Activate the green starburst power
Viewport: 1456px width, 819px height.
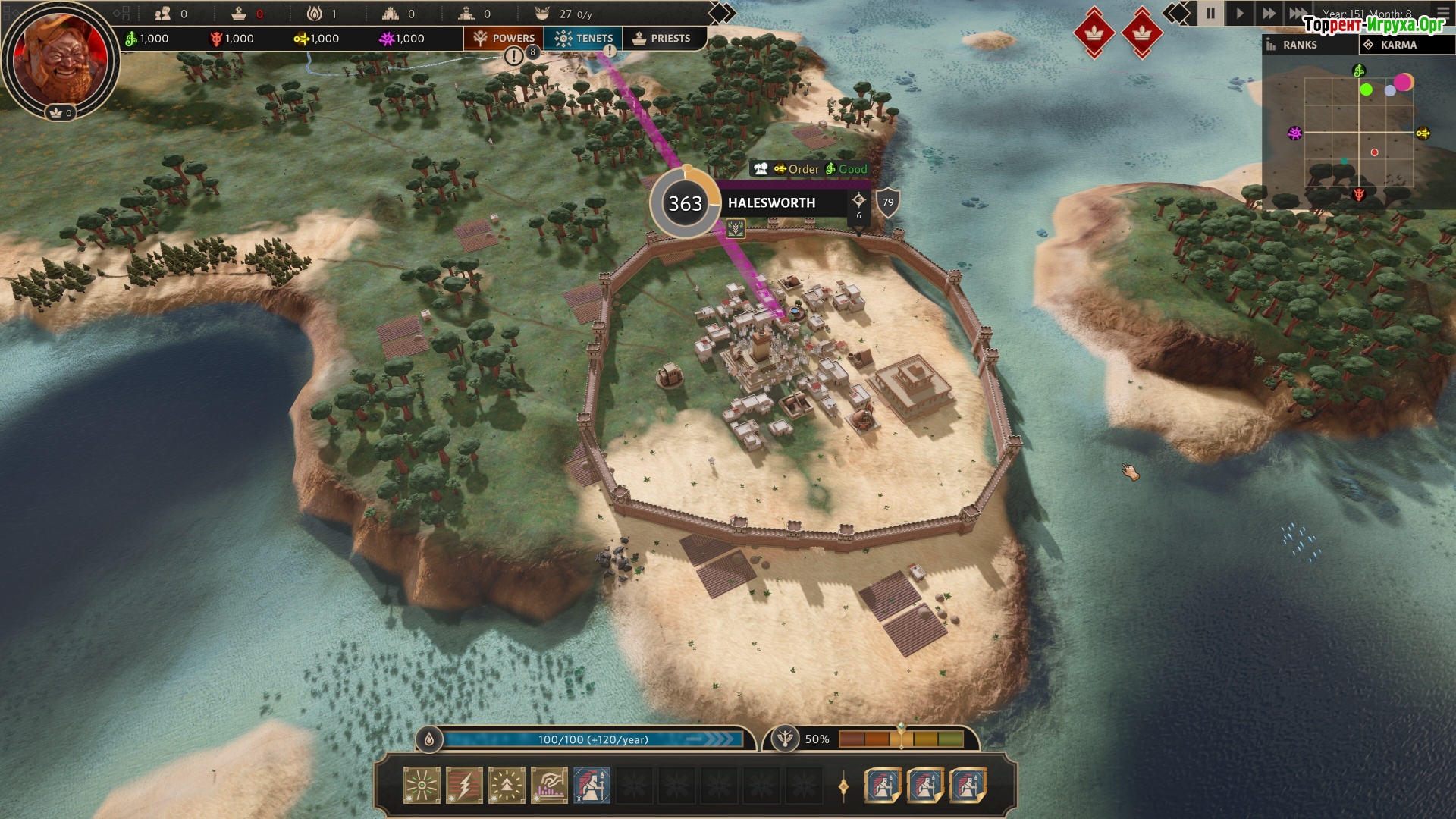422,785
